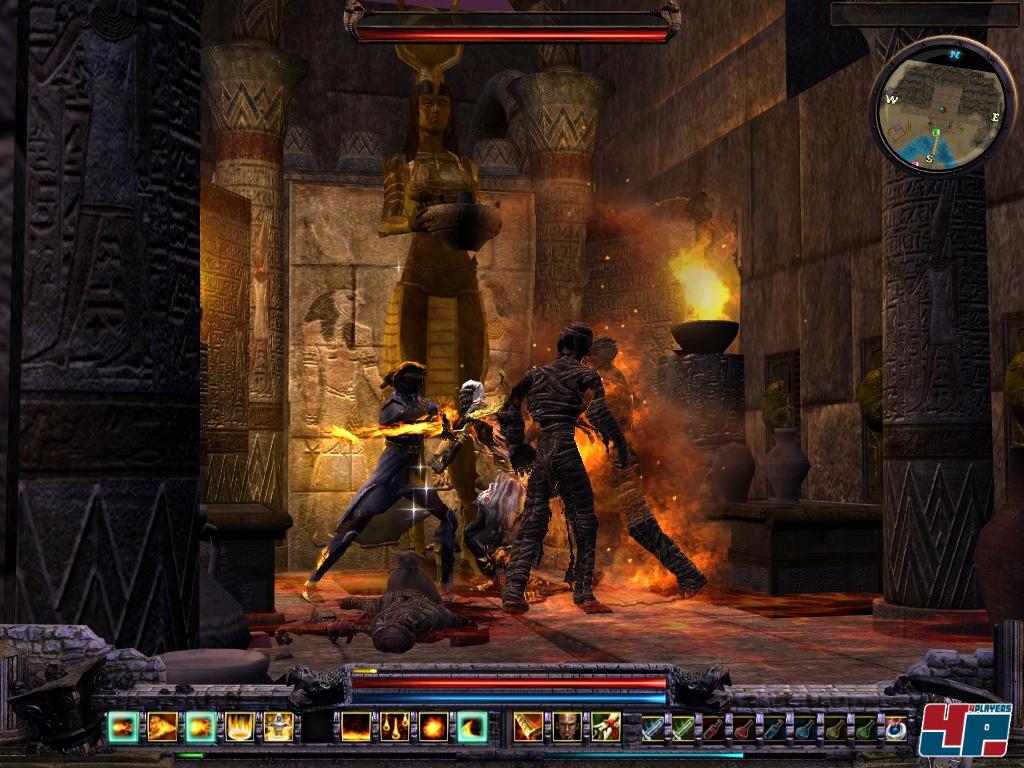Cast the flame wave spell

tap(162, 726)
